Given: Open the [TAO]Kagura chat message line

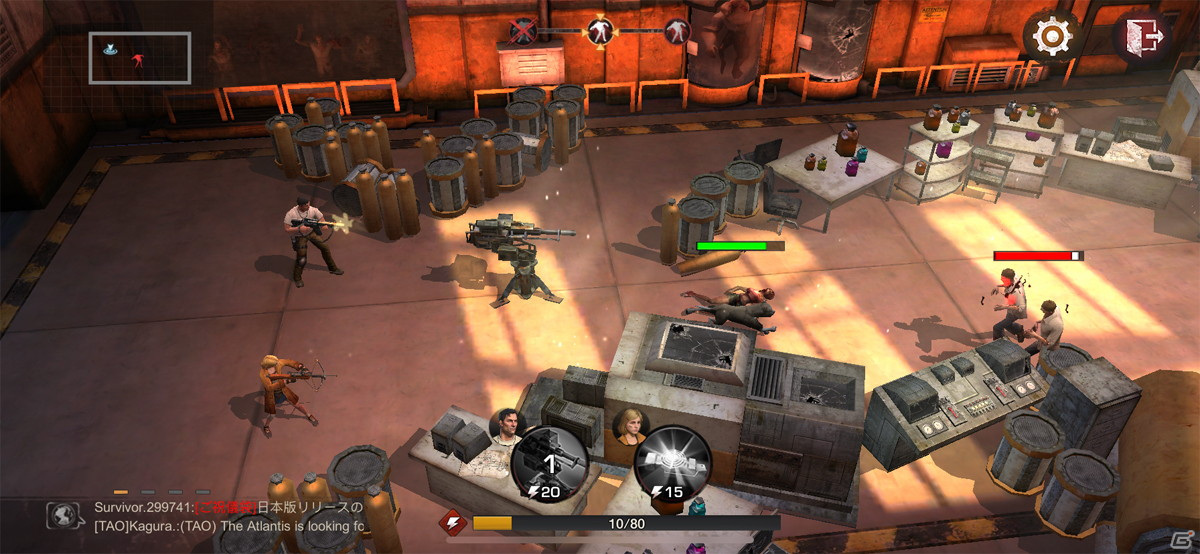Looking at the screenshot, I should (x=228, y=526).
